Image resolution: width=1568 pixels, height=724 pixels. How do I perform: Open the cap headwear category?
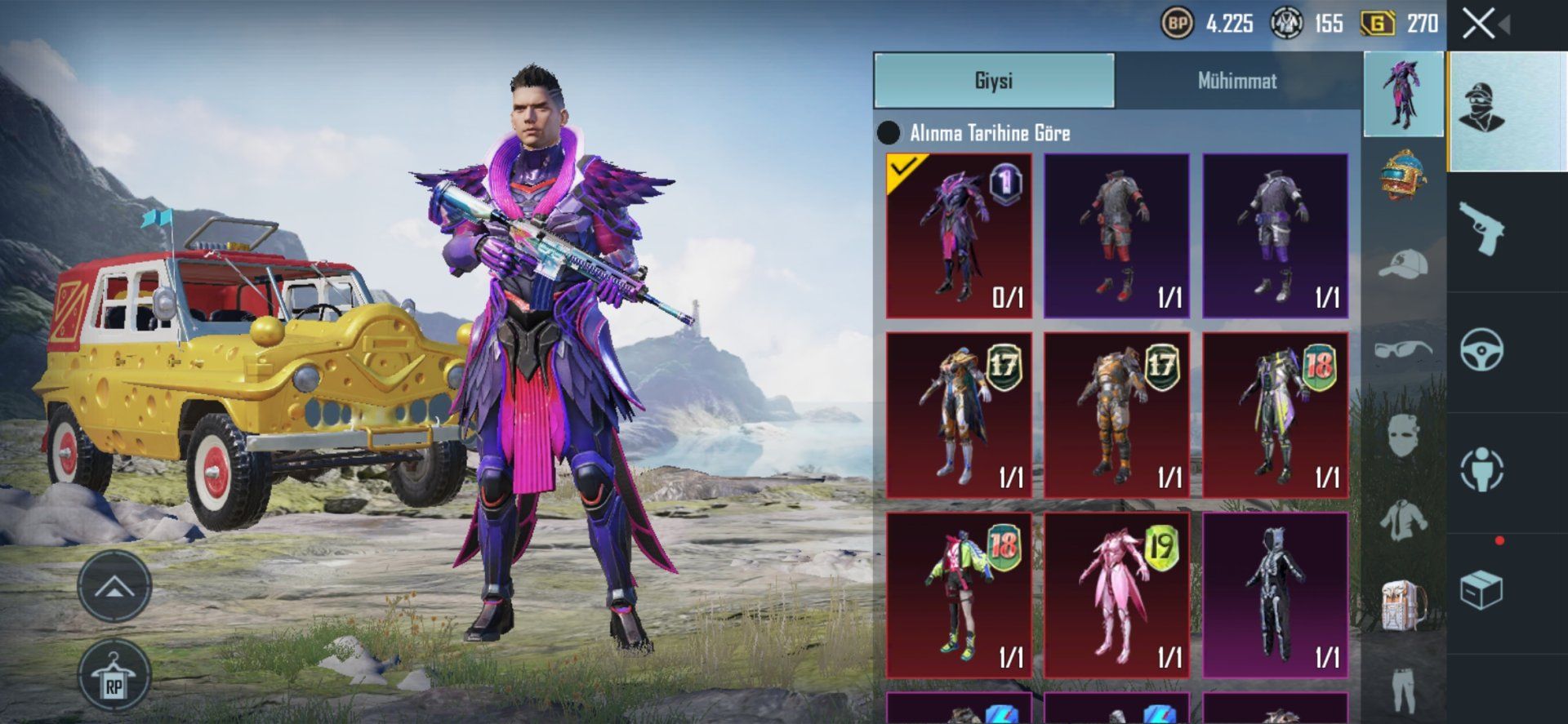pyautogui.click(x=1404, y=264)
